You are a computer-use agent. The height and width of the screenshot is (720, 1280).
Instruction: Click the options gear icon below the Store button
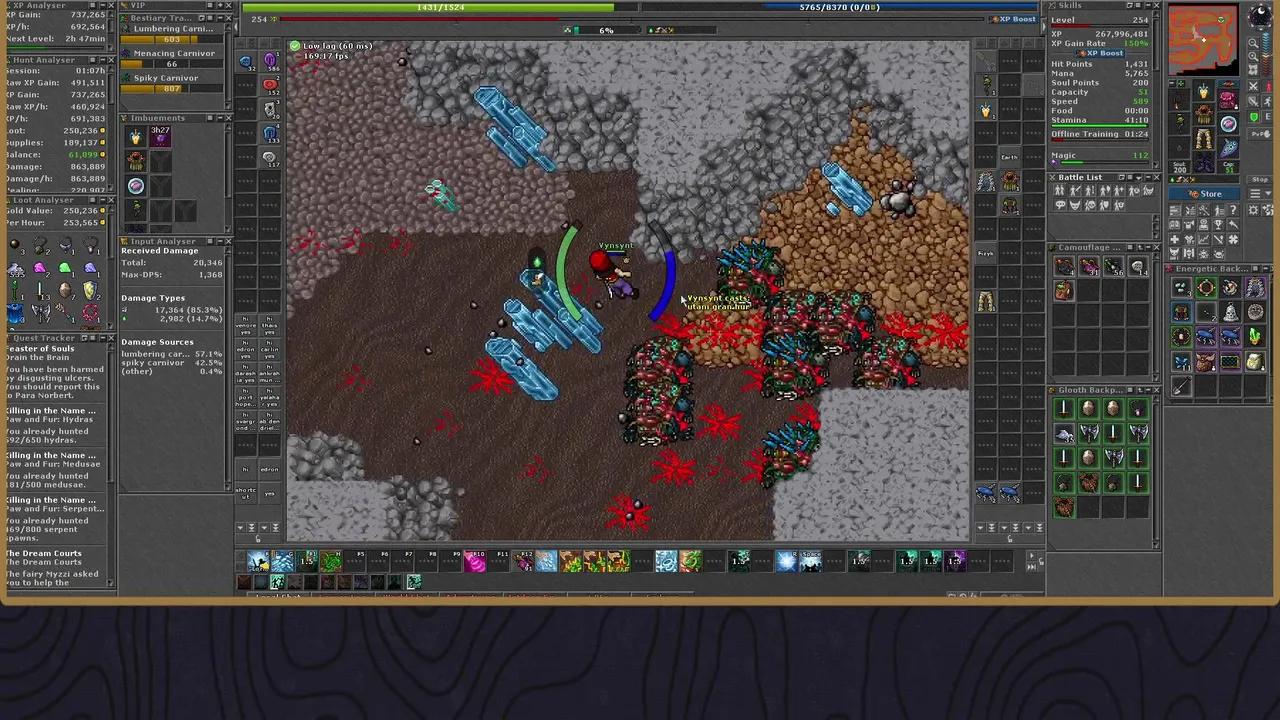tap(1253, 211)
